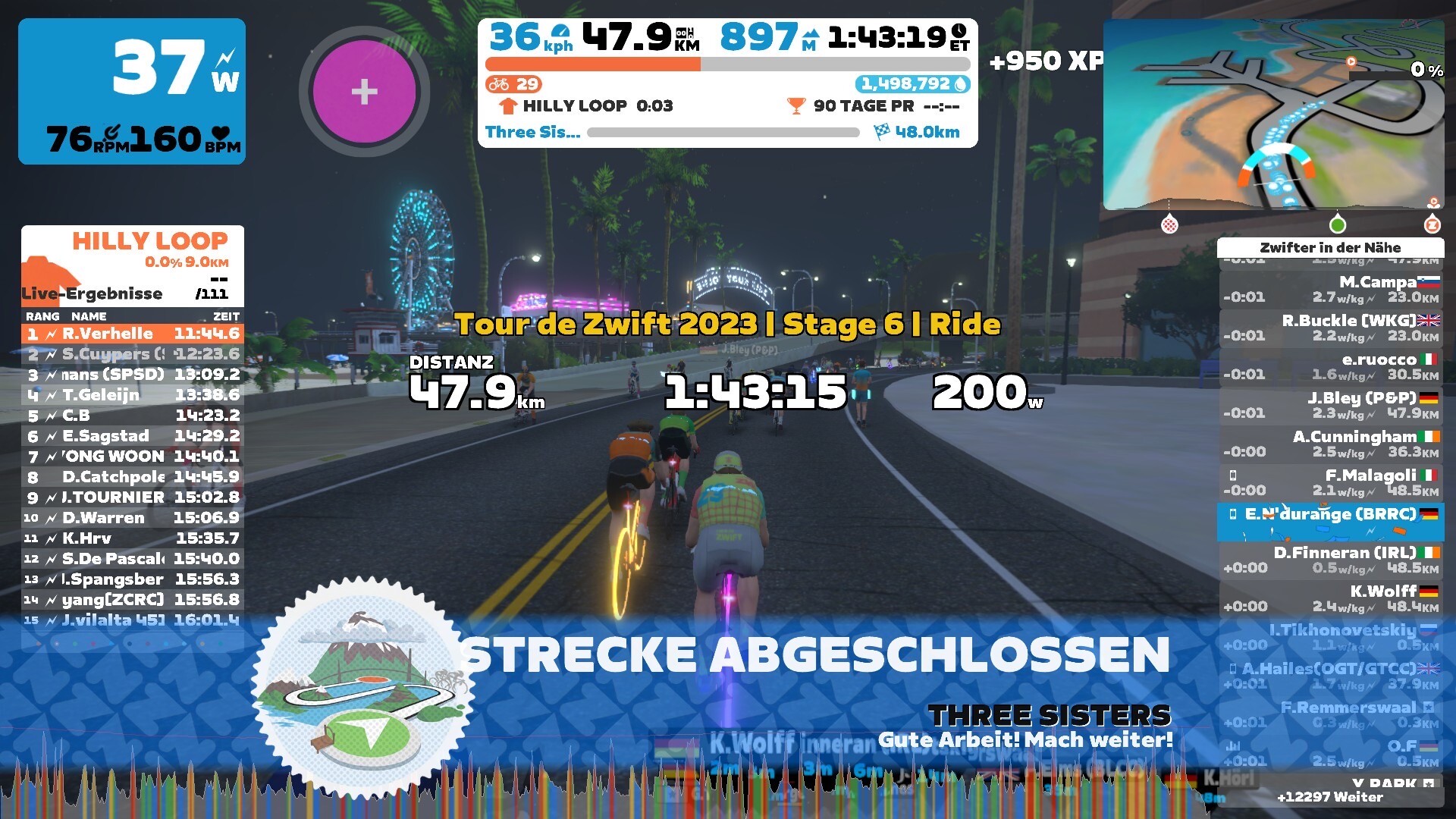Show R.Verhelle's first place result row
The width and height of the screenshot is (1456, 819).
click(x=133, y=334)
